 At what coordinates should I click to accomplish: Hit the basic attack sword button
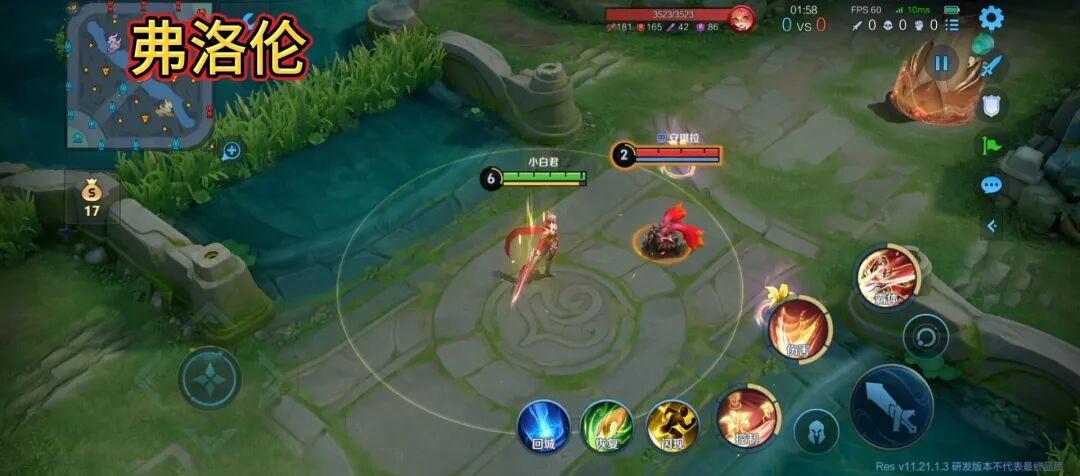point(892,406)
